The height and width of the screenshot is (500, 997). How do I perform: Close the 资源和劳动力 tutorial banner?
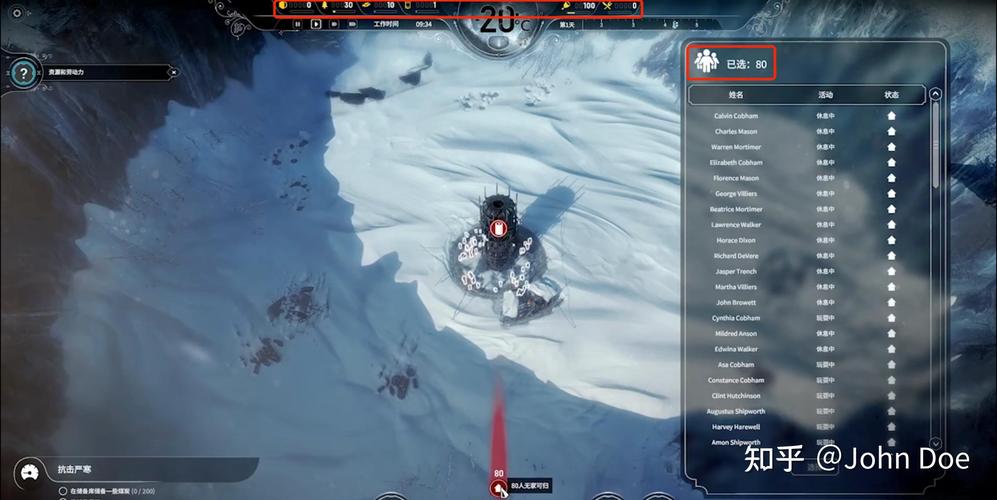173,72
